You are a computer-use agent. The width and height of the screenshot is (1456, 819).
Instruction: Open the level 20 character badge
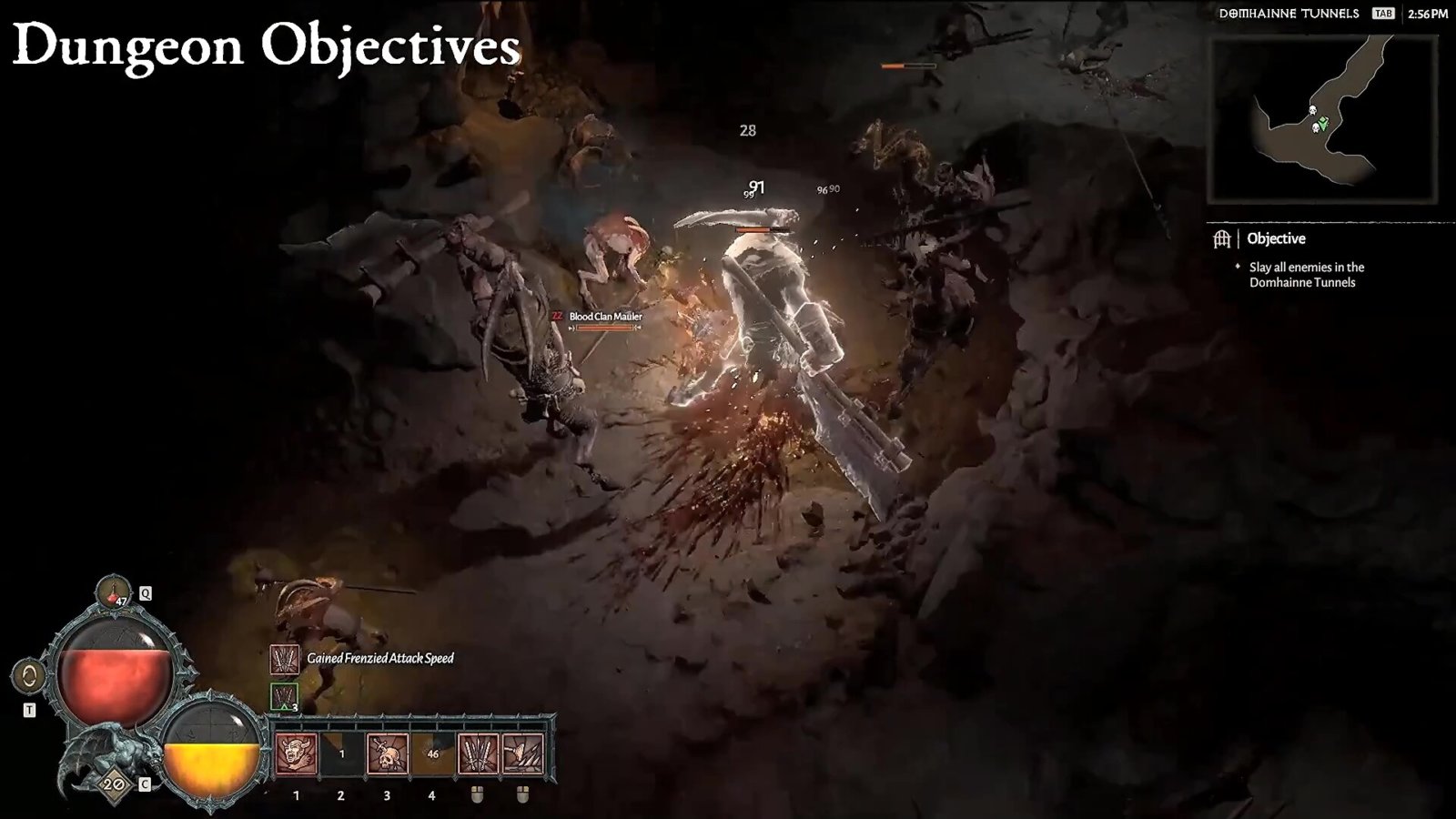114,784
